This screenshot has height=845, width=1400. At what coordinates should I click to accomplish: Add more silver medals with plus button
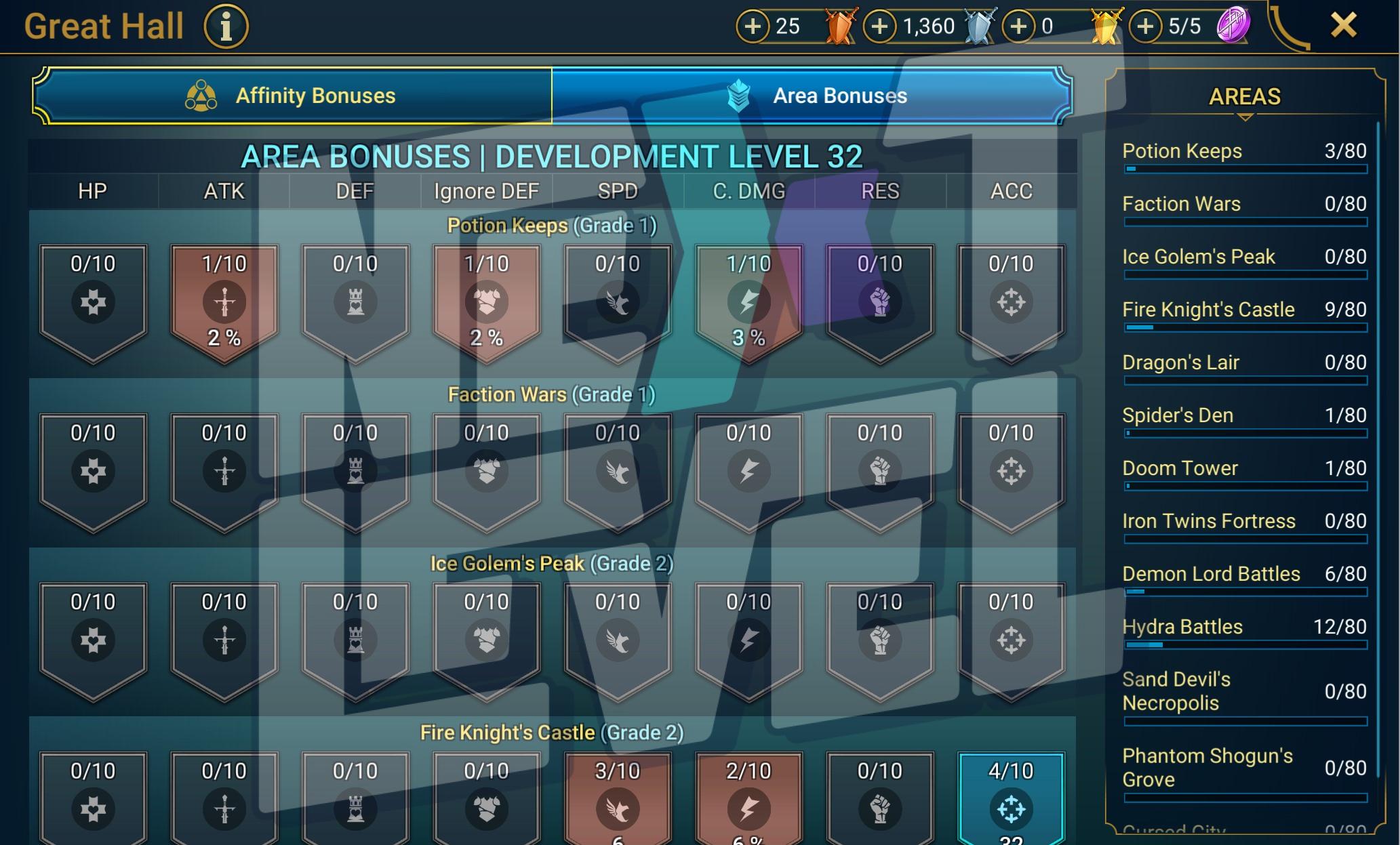(879, 26)
